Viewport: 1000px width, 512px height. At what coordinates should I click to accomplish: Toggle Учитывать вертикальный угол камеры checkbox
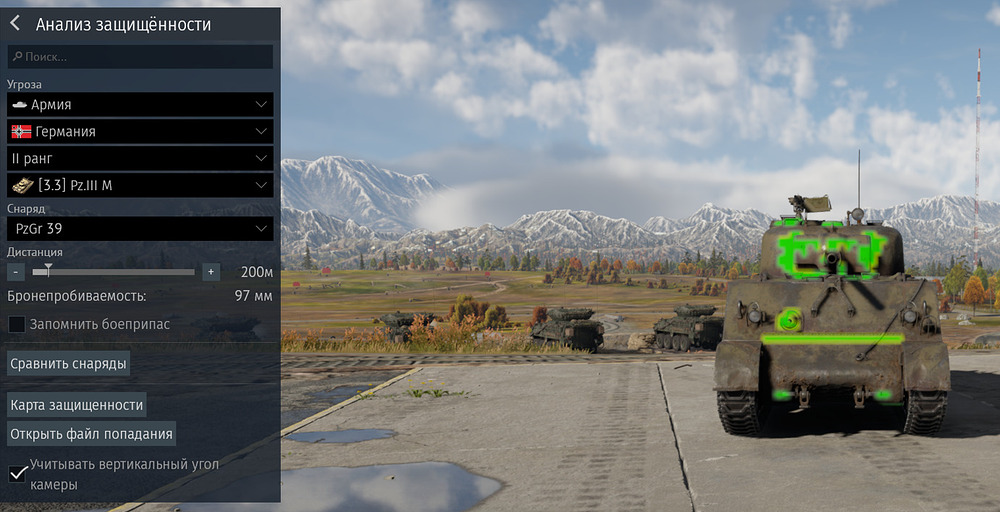[17, 473]
